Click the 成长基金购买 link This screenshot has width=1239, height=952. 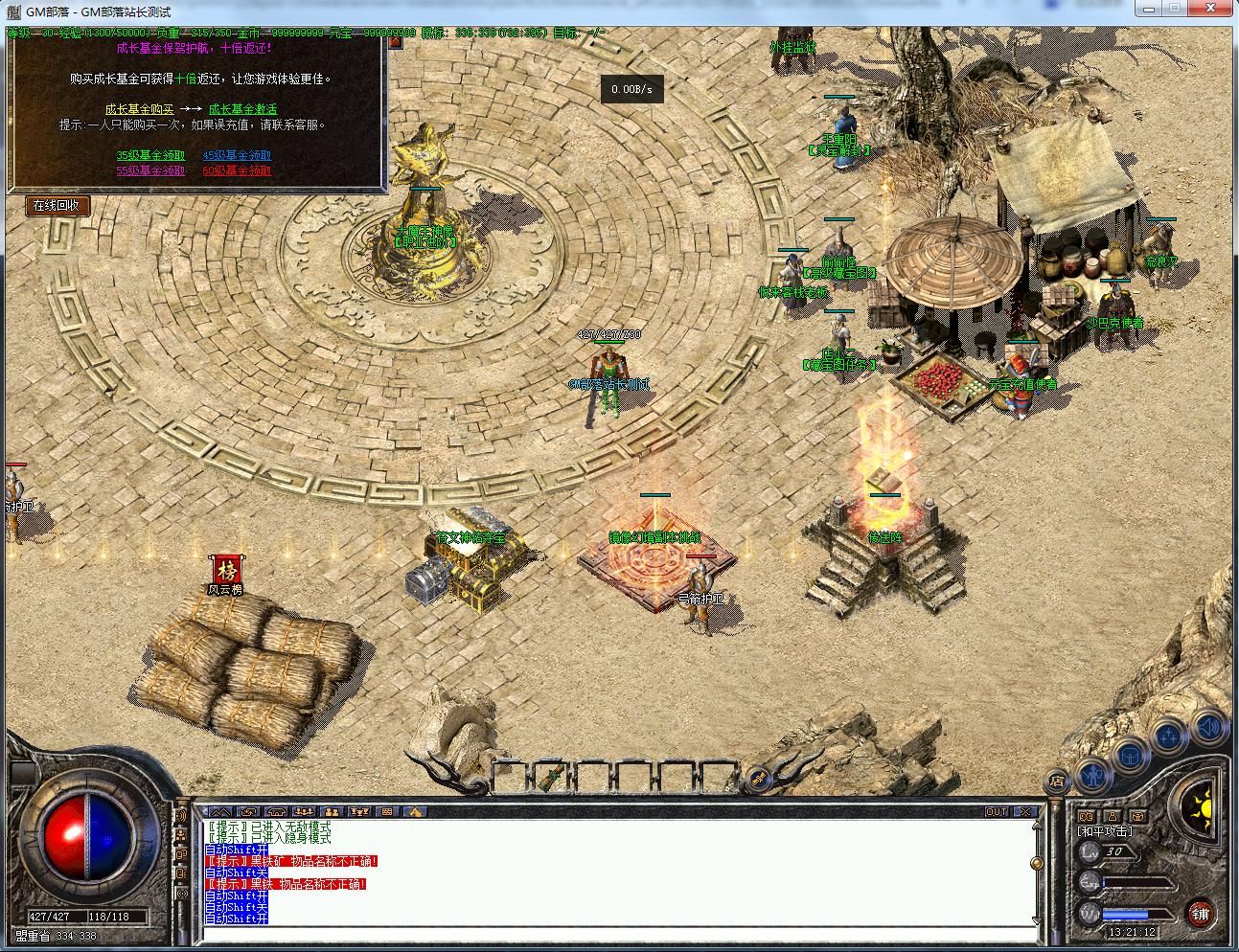point(140,109)
